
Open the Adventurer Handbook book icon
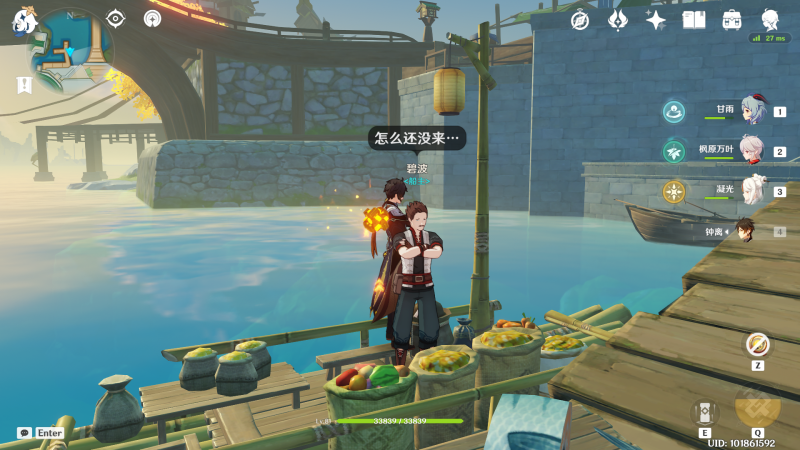tap(694, 20)
